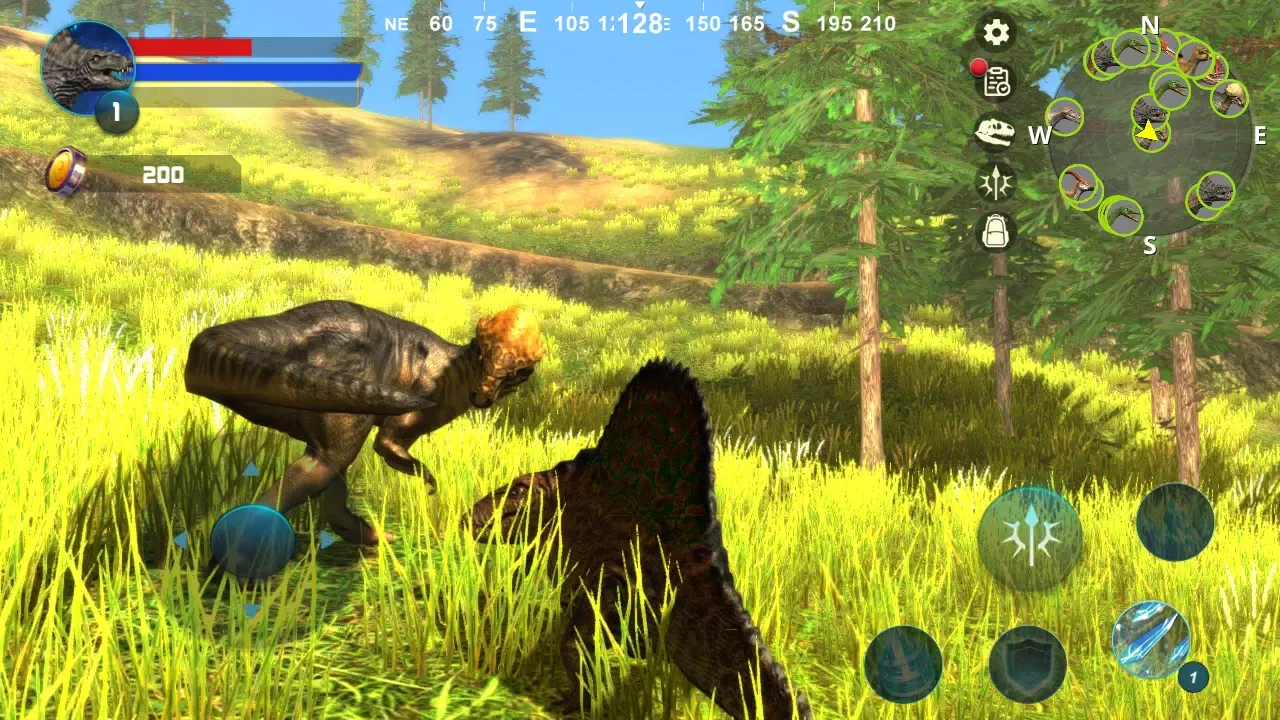Tap the yellow player arrow on the minimap
This screenshot has height=720, width=1280.
[1146, 130]
